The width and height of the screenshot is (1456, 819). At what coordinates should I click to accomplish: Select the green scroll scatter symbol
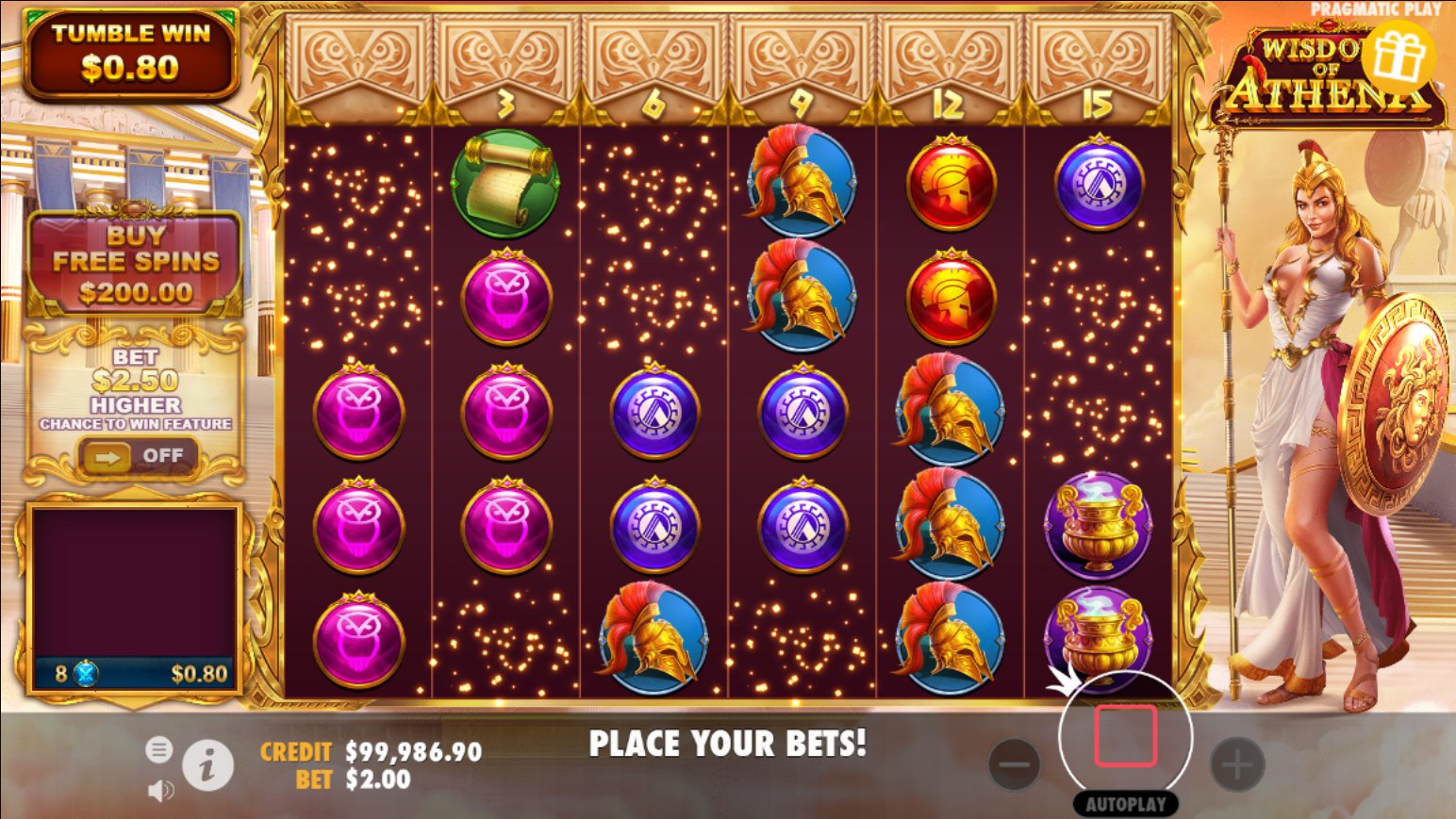[x=505, y=179]
